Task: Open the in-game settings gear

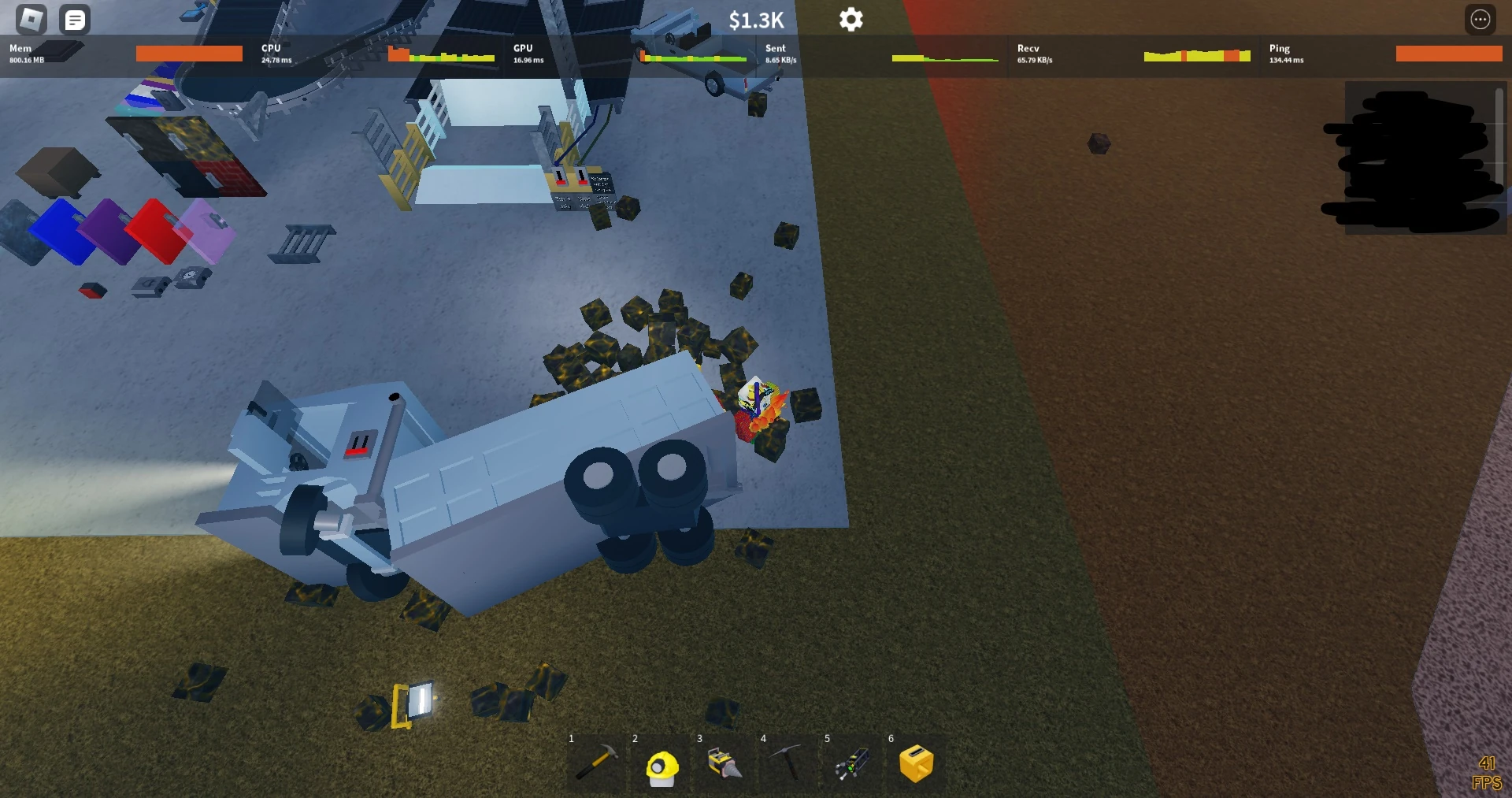Action: [850, 19]
